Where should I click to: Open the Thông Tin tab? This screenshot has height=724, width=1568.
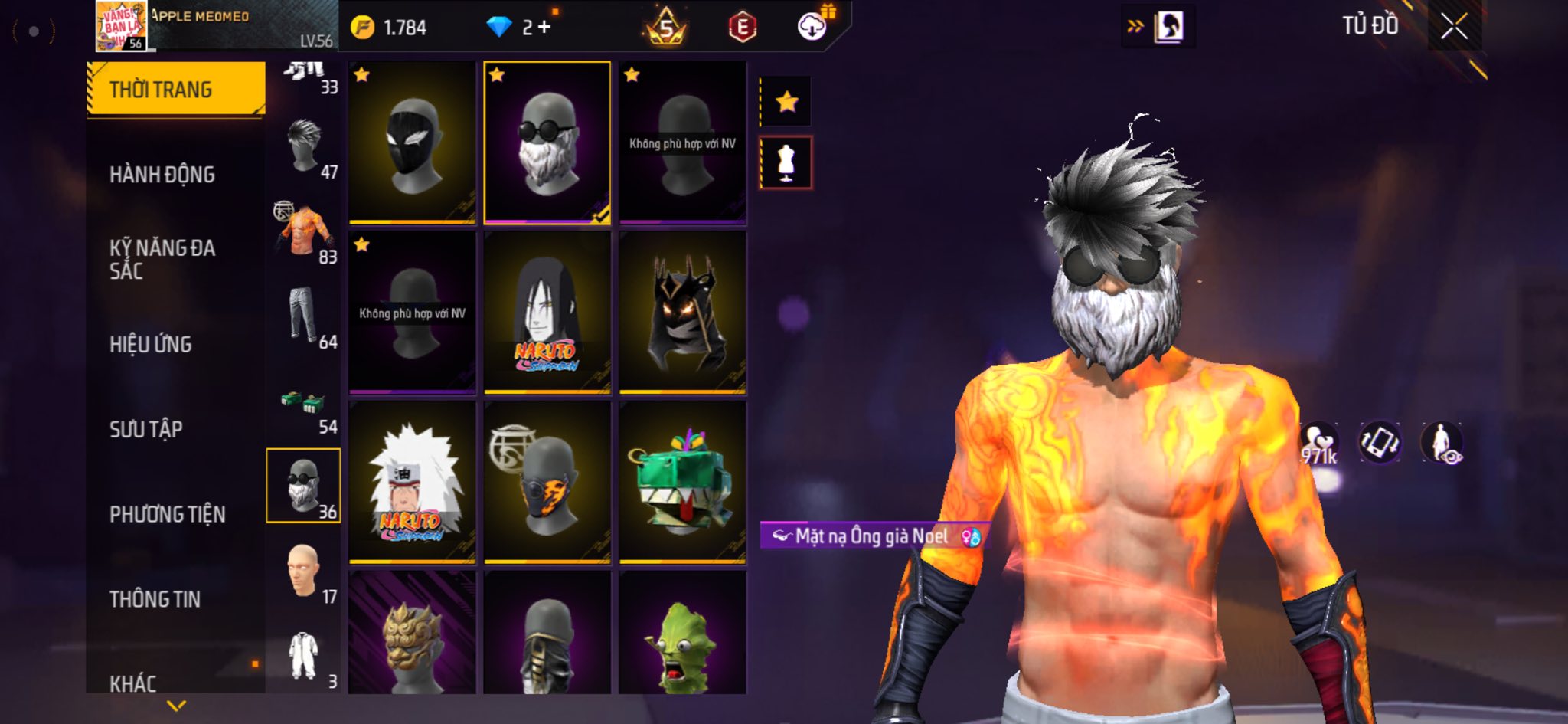155,599
